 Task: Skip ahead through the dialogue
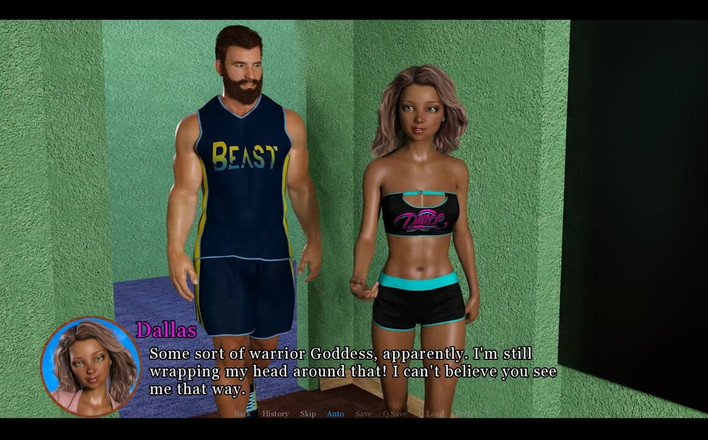[308, 413]
